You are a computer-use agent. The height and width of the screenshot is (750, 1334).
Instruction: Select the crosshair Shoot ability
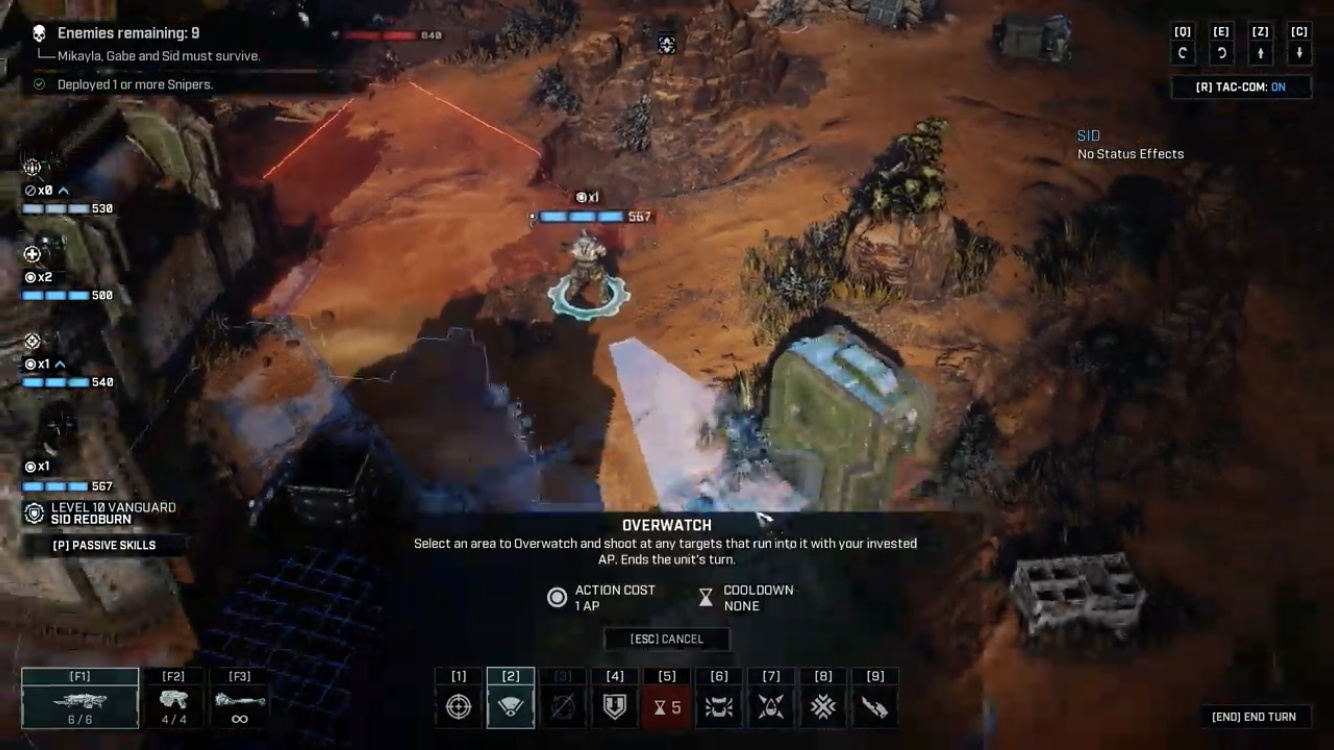459,707
